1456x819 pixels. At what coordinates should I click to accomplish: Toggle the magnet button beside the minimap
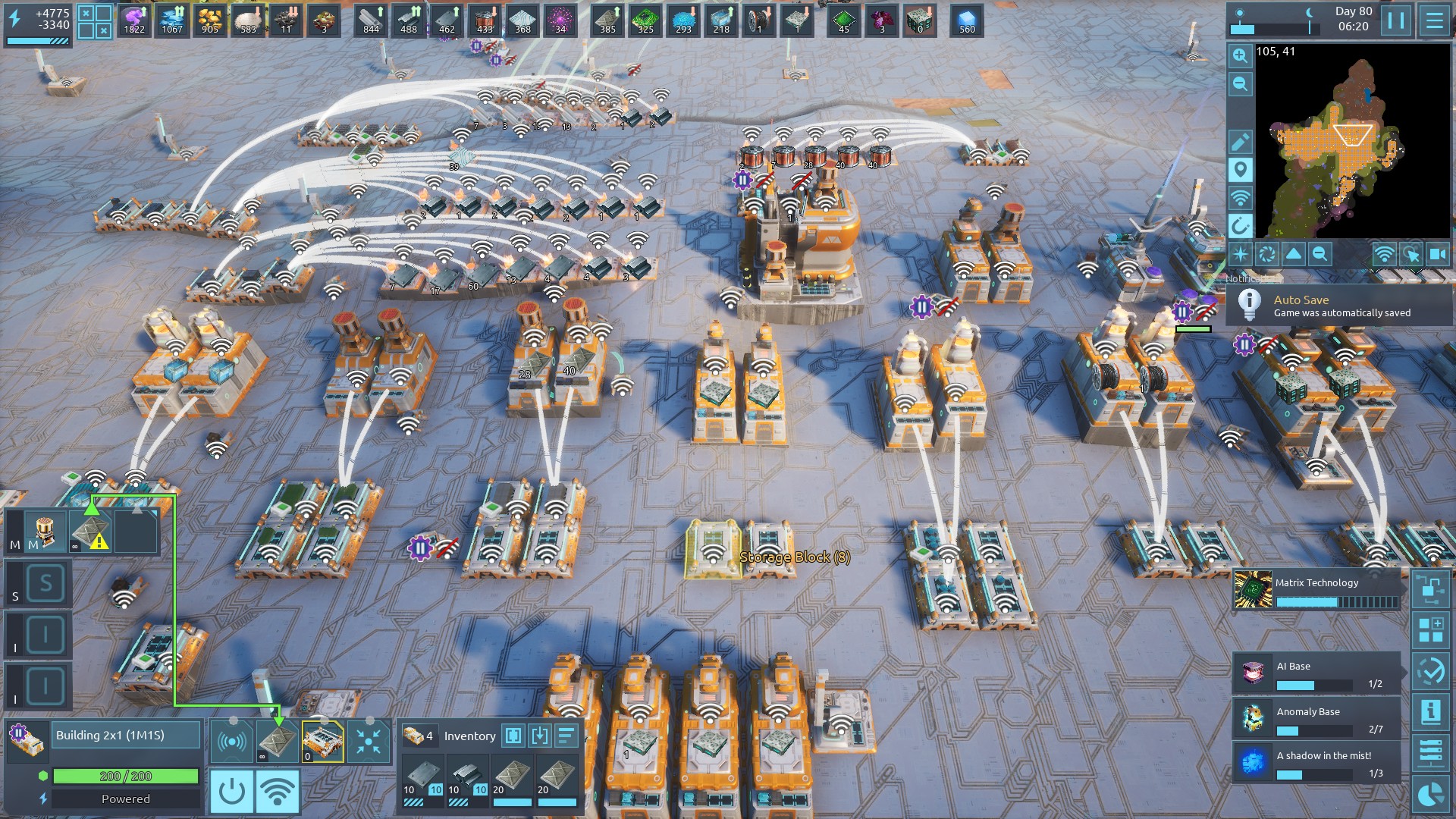[1240, 226]
